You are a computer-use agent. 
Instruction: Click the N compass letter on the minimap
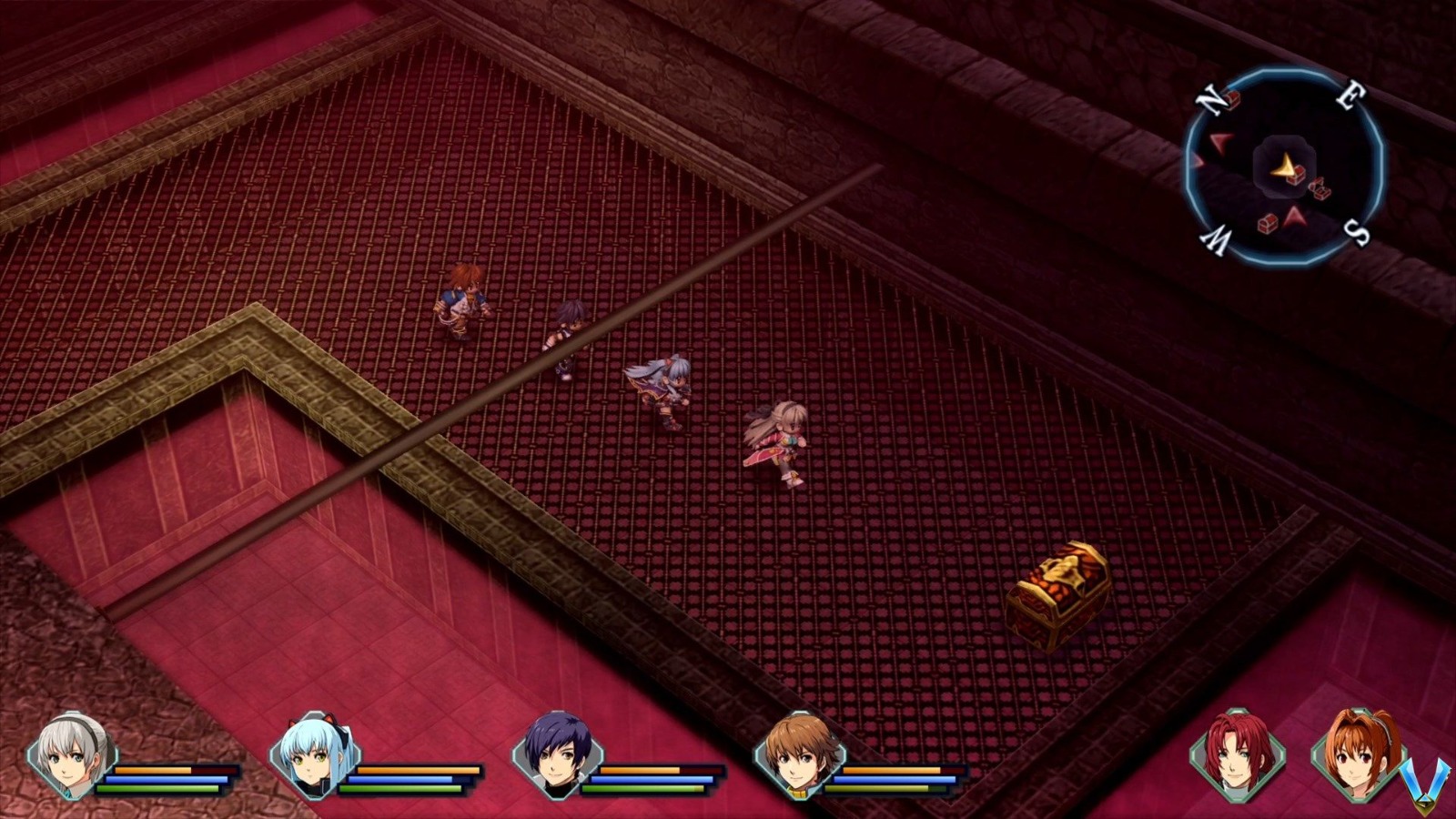[1210, 101]
